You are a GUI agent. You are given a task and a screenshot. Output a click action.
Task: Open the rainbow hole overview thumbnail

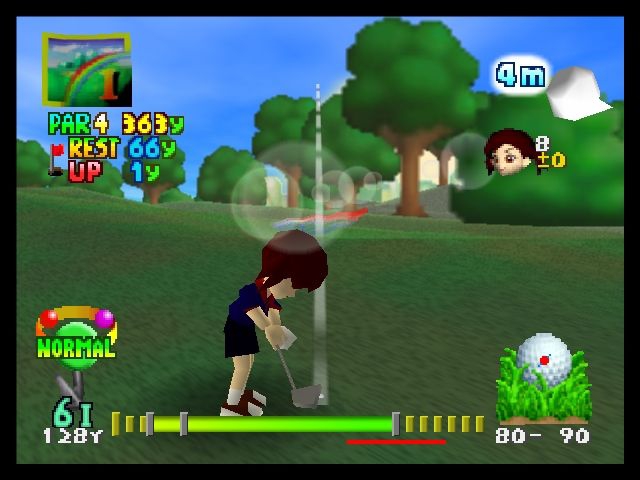click(86, 69)
